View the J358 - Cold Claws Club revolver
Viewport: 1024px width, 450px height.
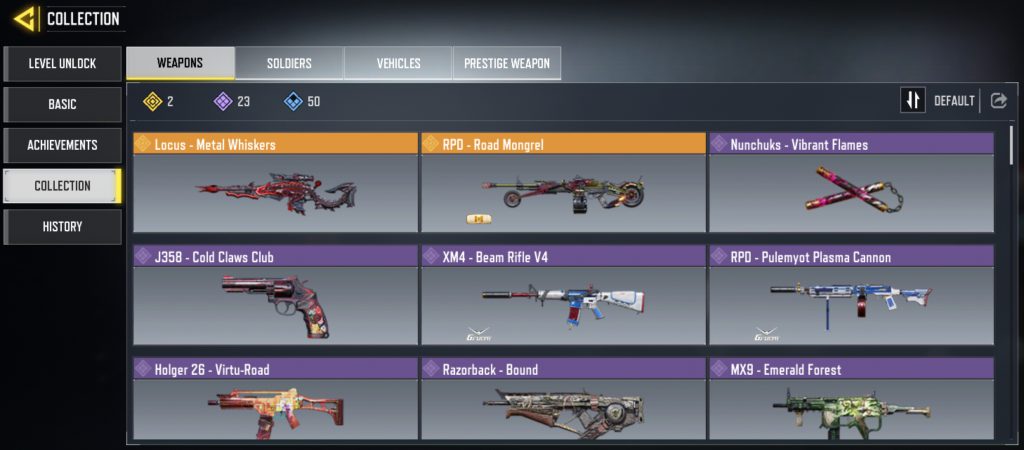[275, 296]
